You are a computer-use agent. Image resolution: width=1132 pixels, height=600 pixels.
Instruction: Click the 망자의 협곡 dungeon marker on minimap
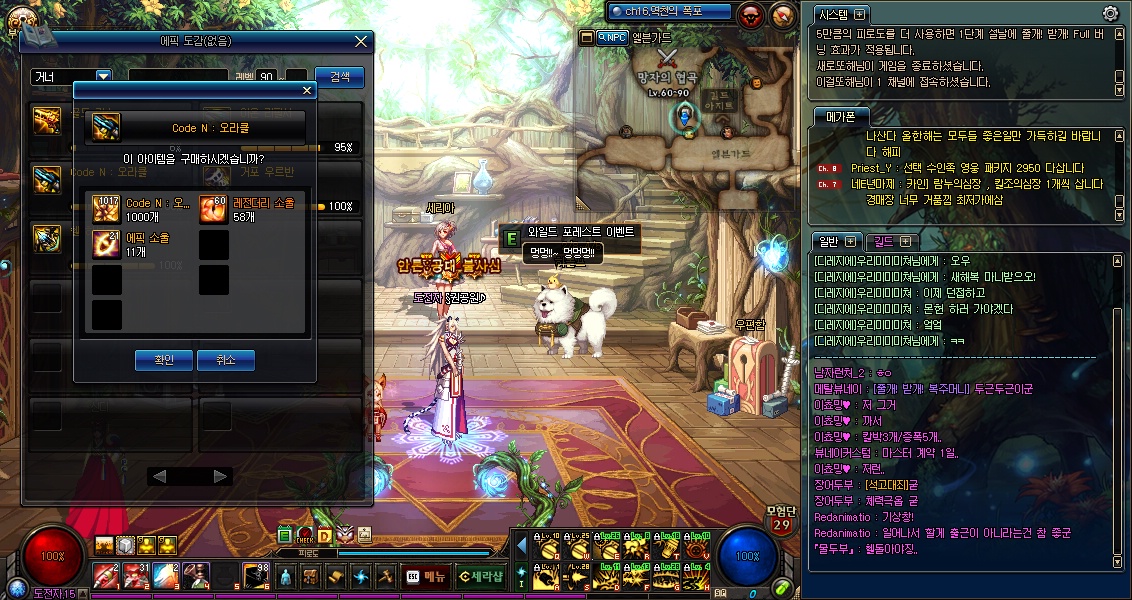(x=667, y=77)
